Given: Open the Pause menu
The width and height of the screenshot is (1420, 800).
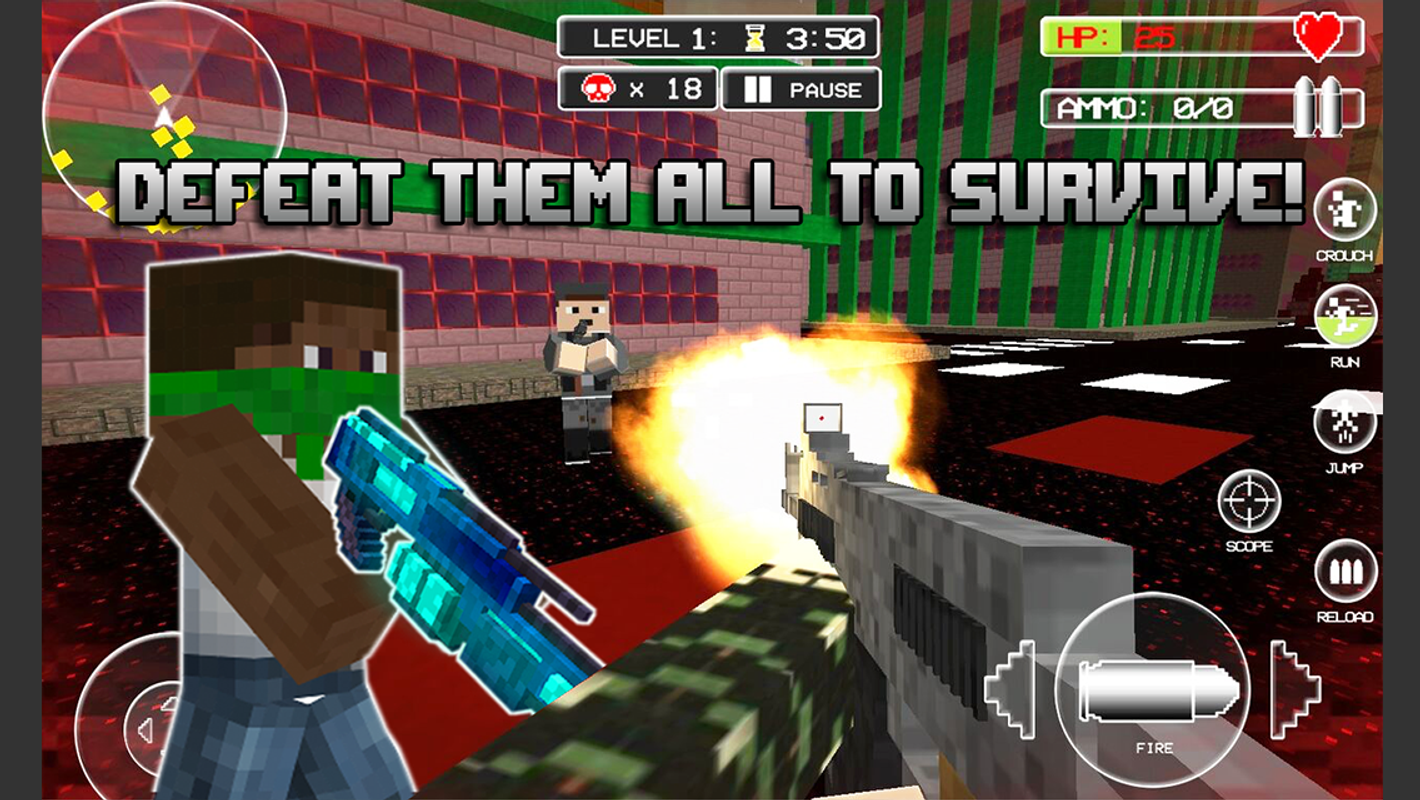Looking at the screenshot, I should (800, 90).
